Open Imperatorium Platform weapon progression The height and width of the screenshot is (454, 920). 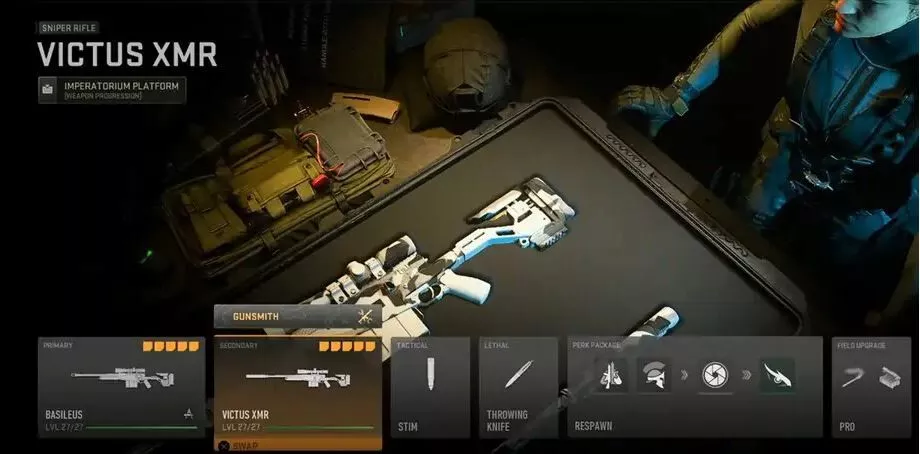coord(112,90)
